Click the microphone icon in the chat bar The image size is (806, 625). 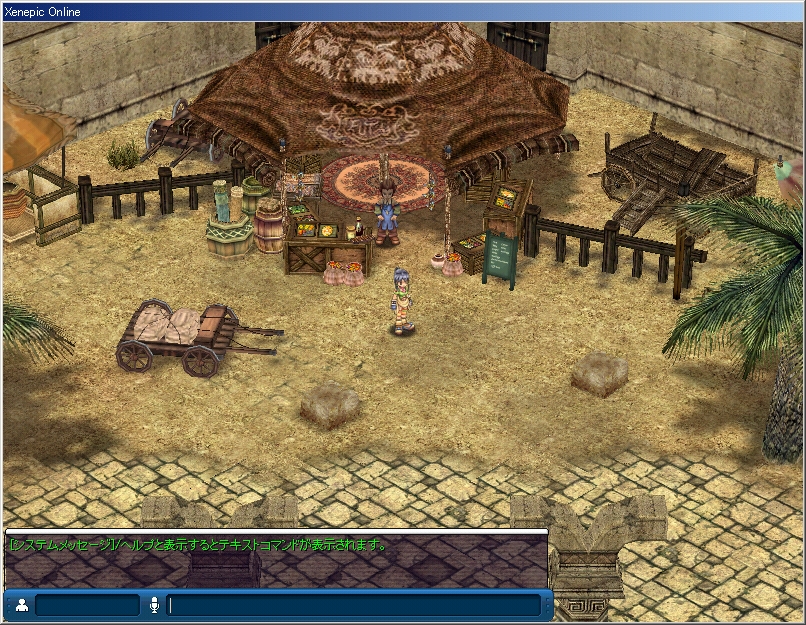pos(155,605)
